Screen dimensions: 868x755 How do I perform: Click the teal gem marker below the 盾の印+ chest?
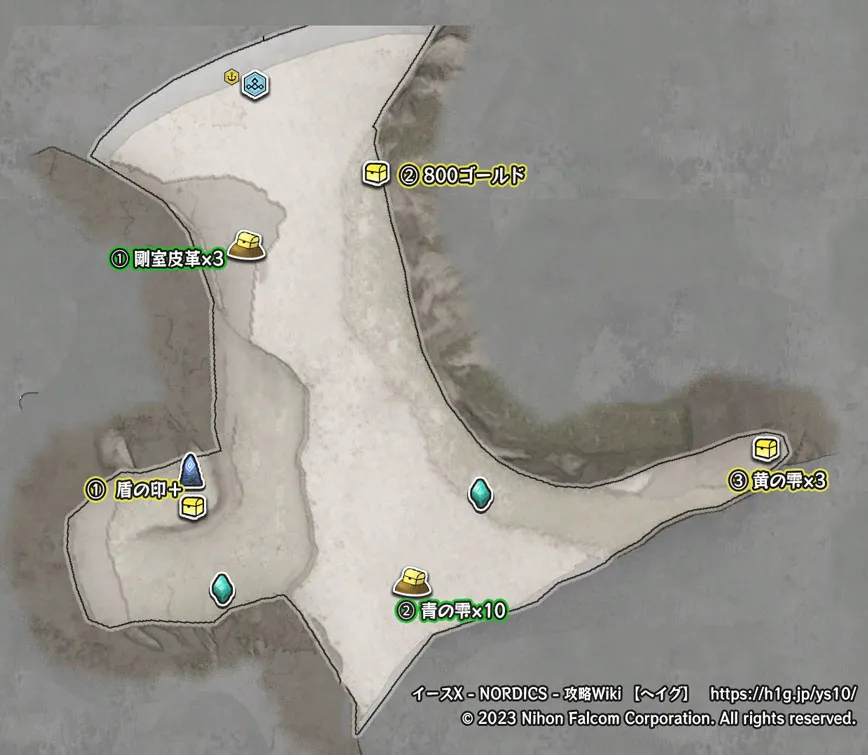(x=221, y=588)
